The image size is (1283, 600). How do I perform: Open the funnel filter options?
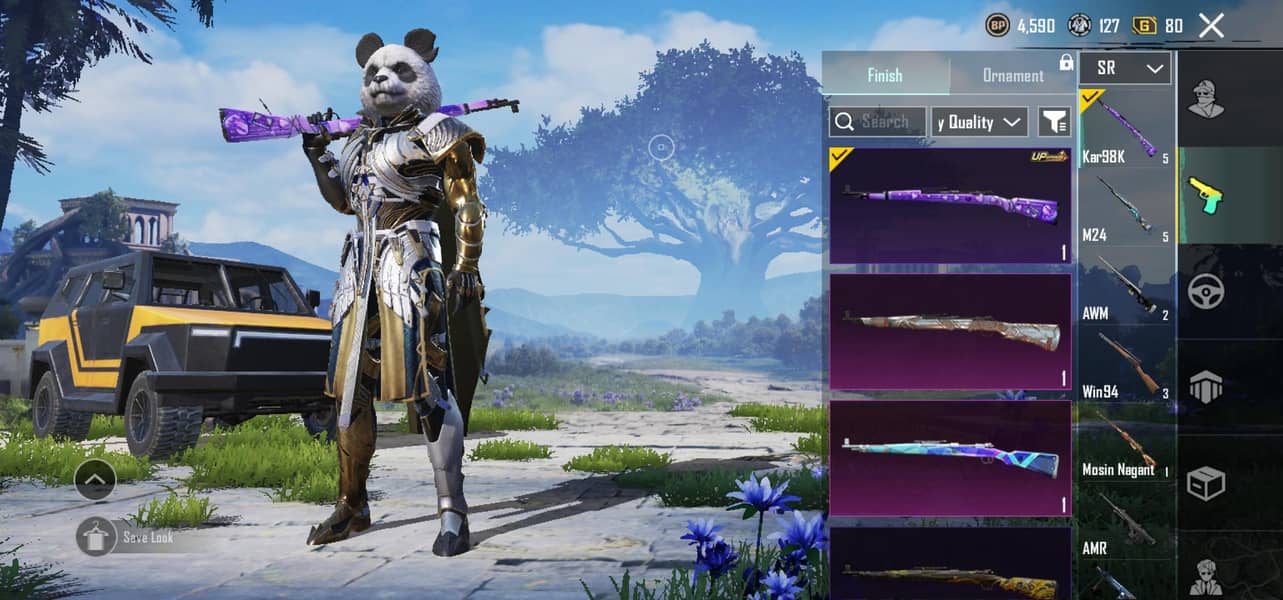point(1054,122)
